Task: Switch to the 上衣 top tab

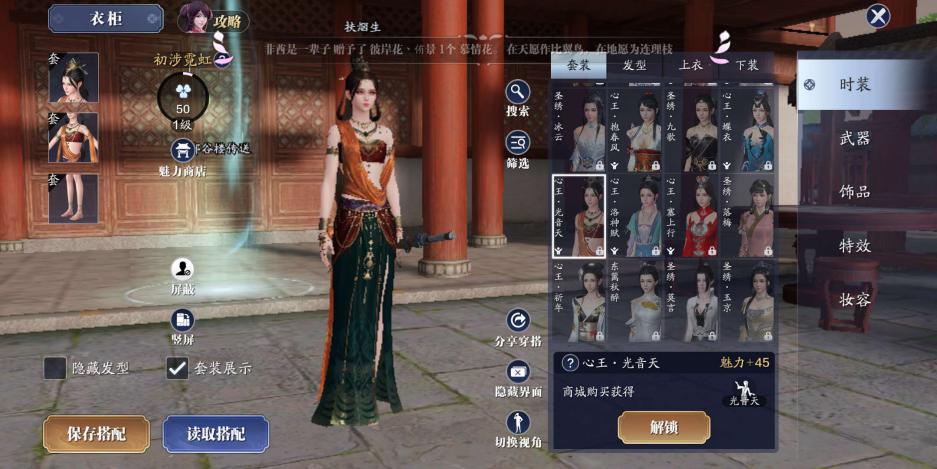Action: click(x=690, y=65)
